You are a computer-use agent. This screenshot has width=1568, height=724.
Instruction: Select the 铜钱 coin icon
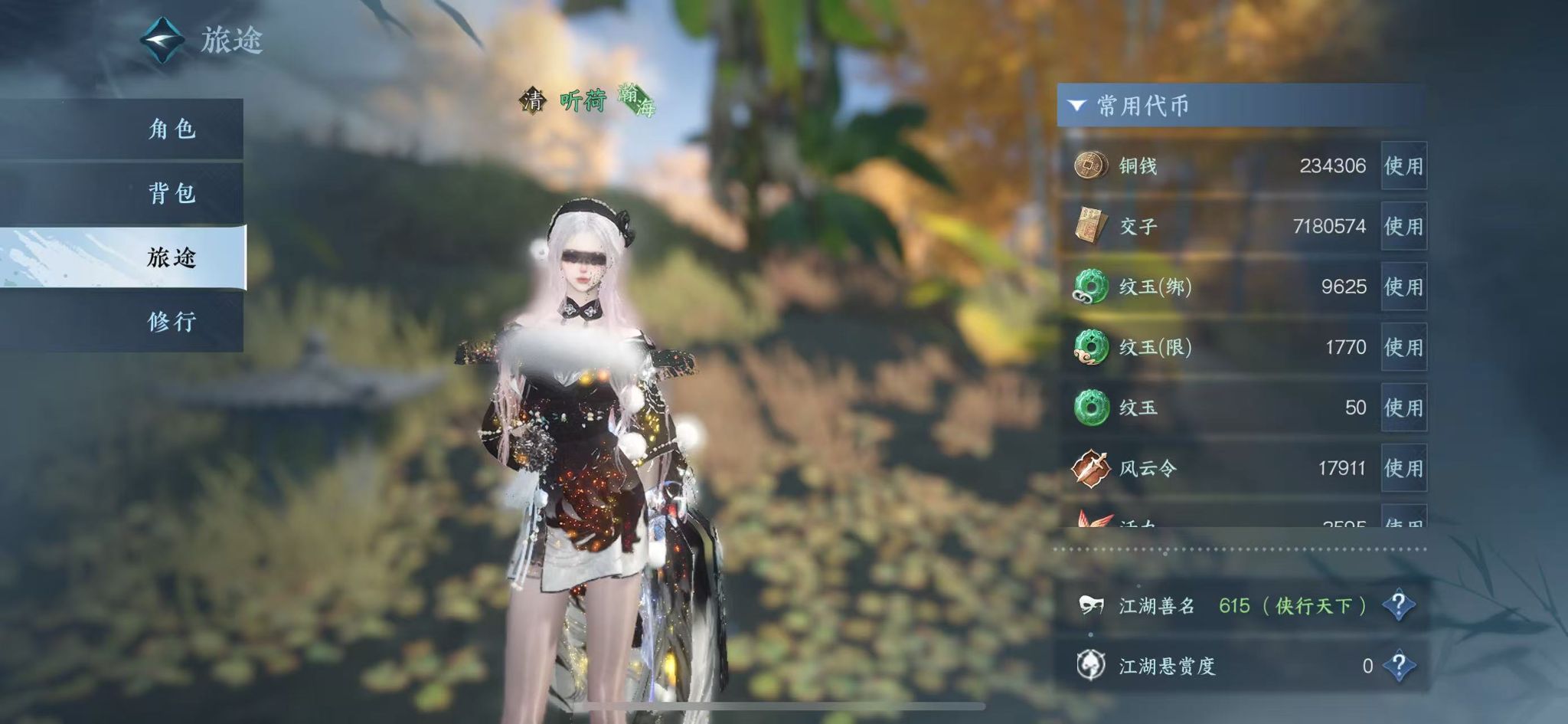(1090, 165)
